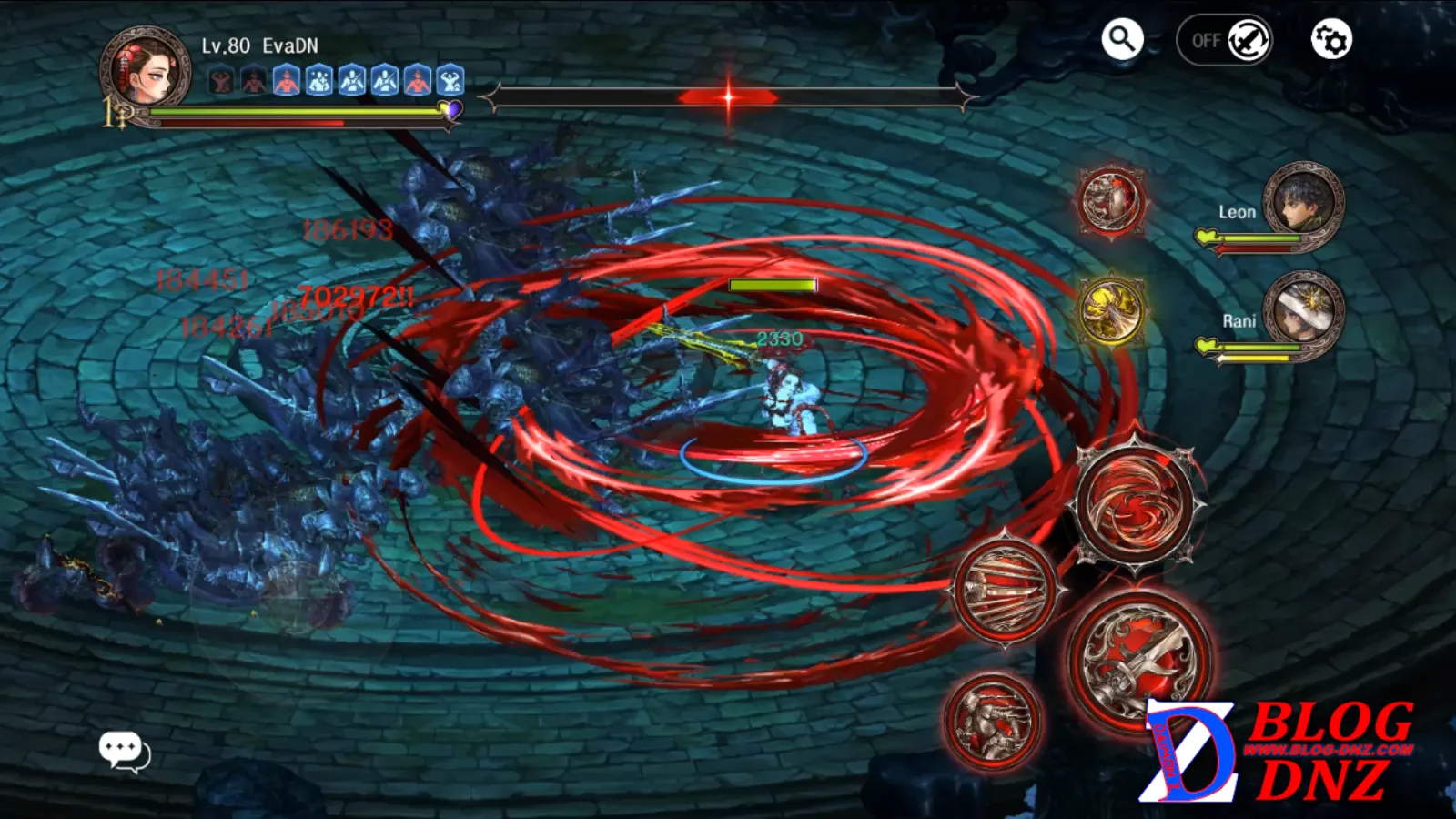Open the gear settings menu
The image size is (1456, 819).
click(1330, 40)
